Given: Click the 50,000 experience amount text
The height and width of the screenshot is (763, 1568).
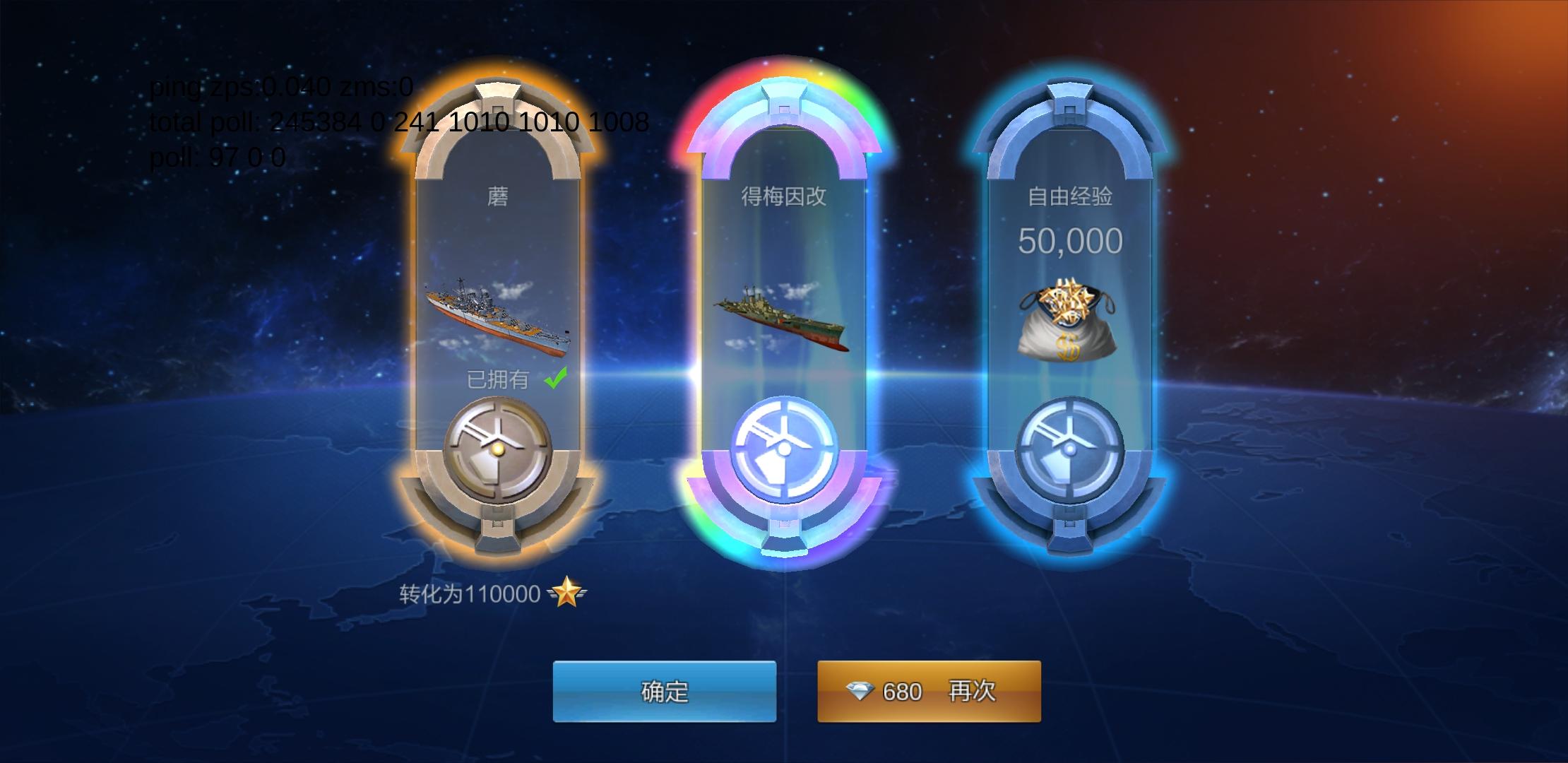Looking at the screenshot, I should coord(1071,240).
